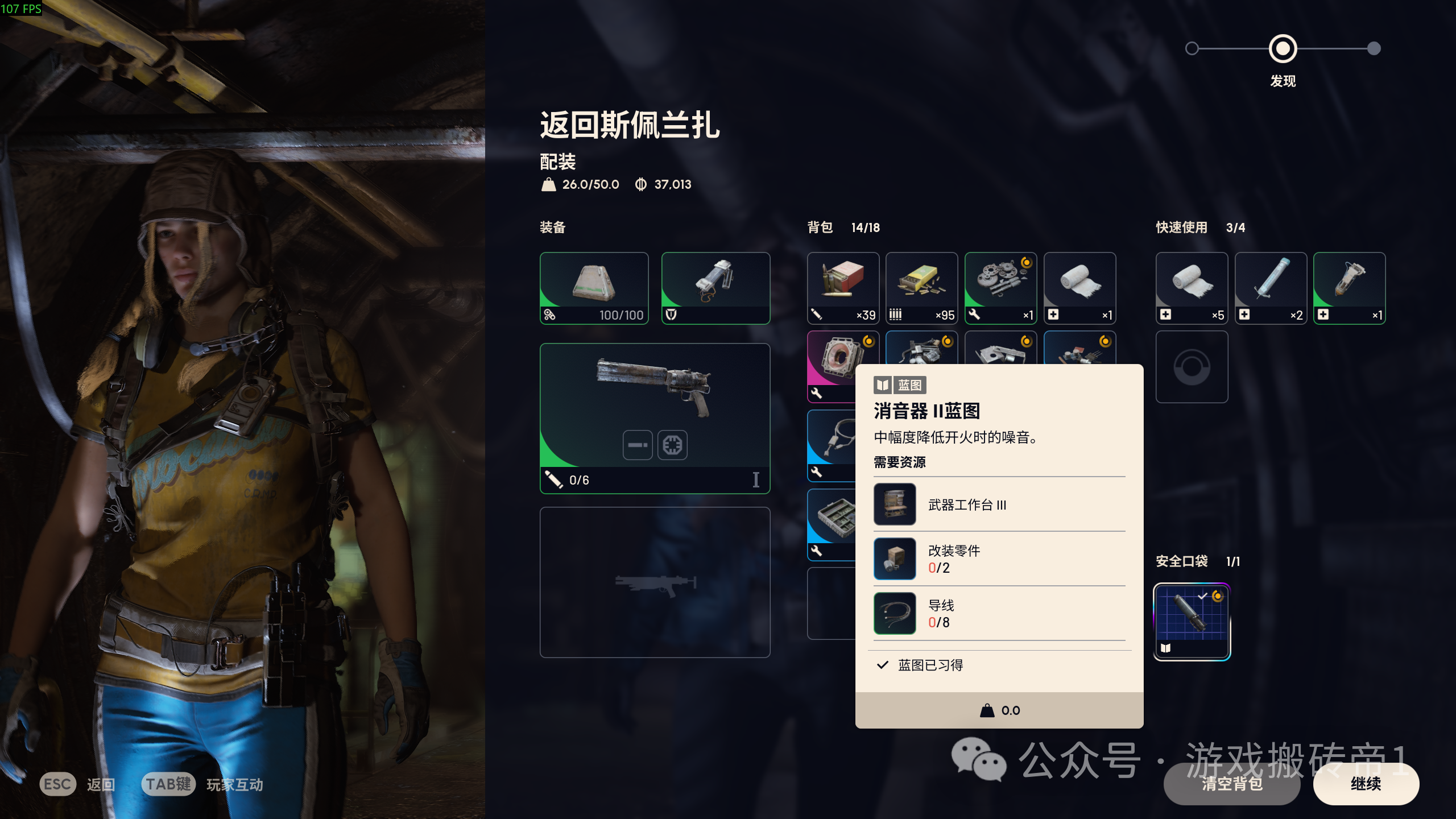This screenshot has height=819, width=1456.
Task: Click the empty quick-use slot circle
Action: point(1192,367)
